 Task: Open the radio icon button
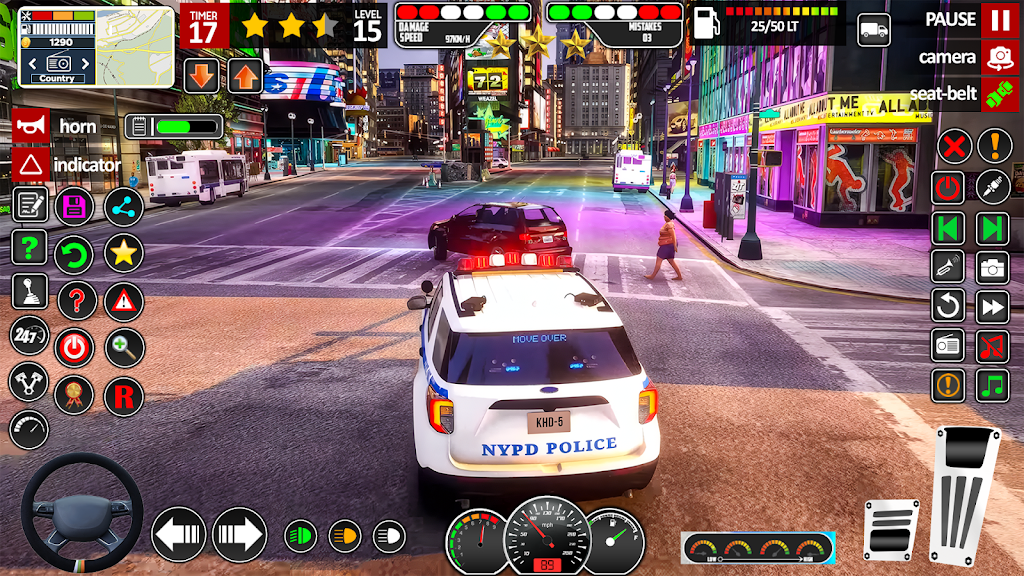pos(948,346)
